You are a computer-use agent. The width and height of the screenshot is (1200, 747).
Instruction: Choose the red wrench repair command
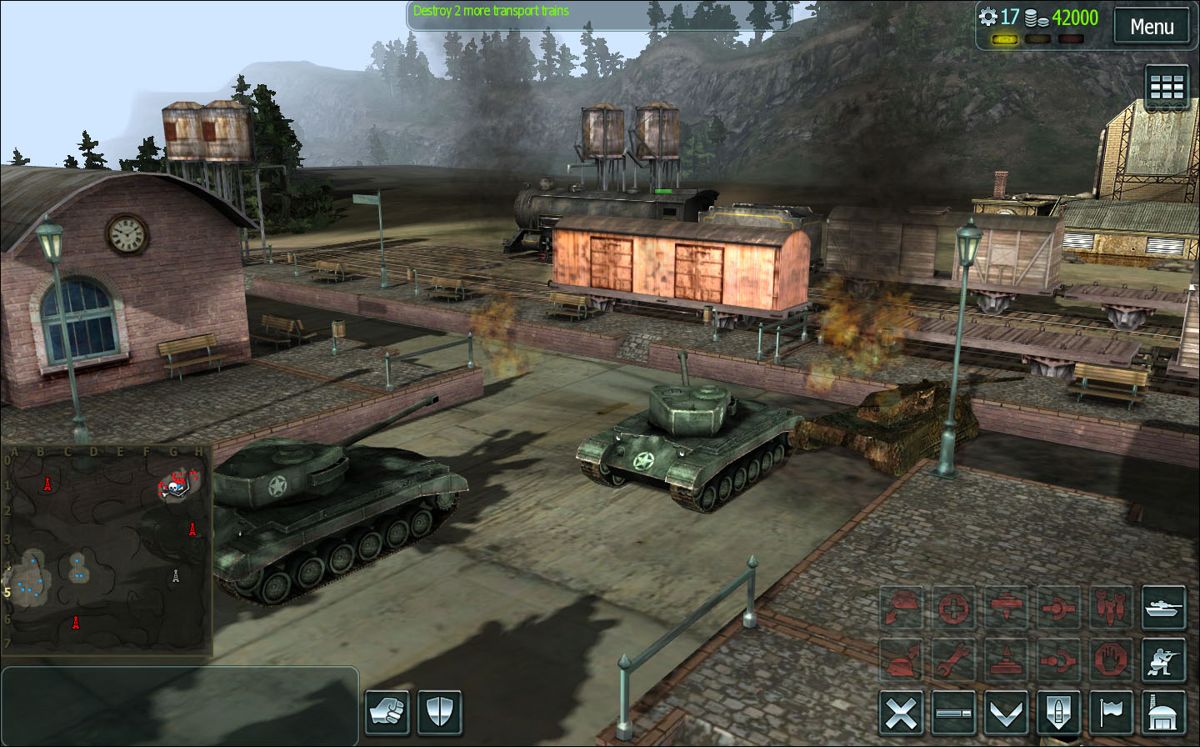click(x=953, y=660)
